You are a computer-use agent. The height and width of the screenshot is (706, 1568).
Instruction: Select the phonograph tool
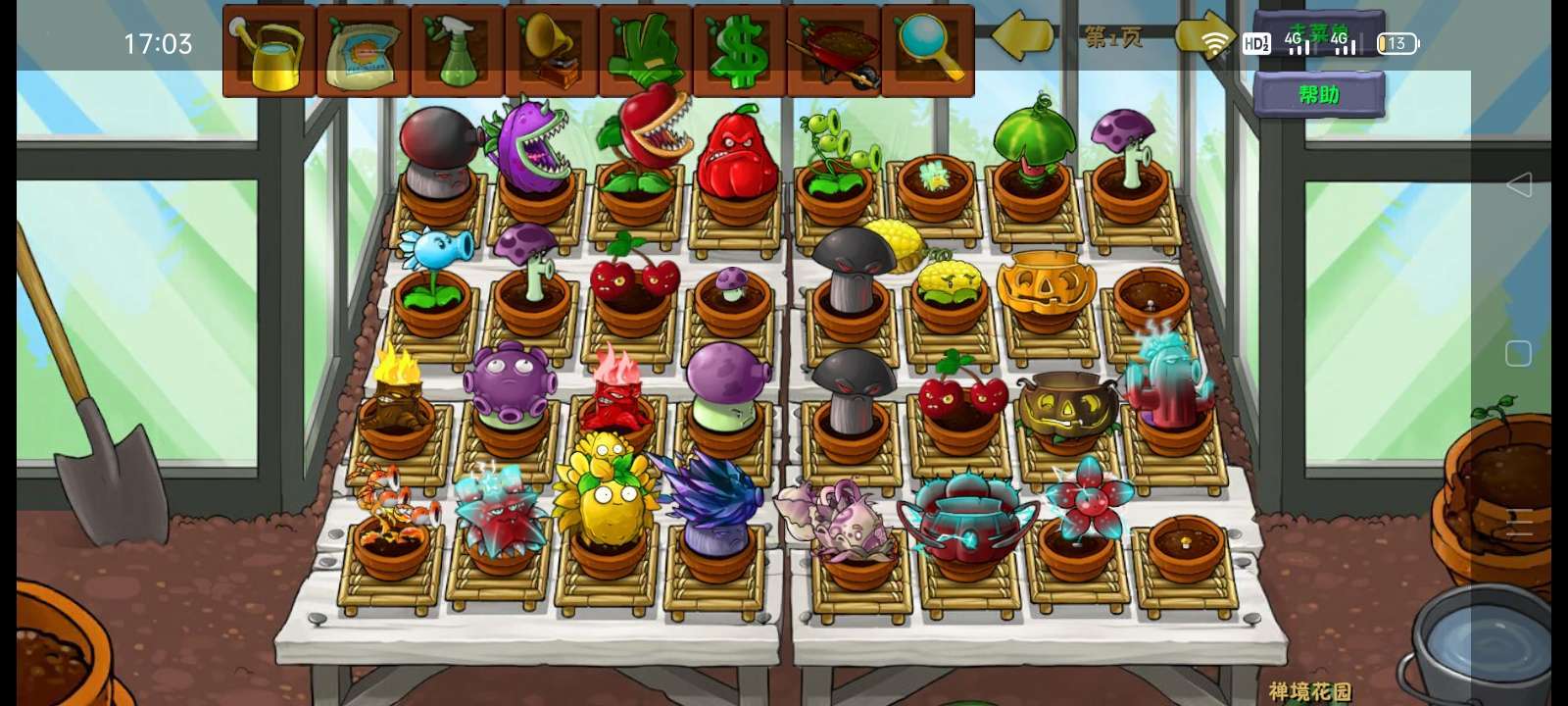551,52
